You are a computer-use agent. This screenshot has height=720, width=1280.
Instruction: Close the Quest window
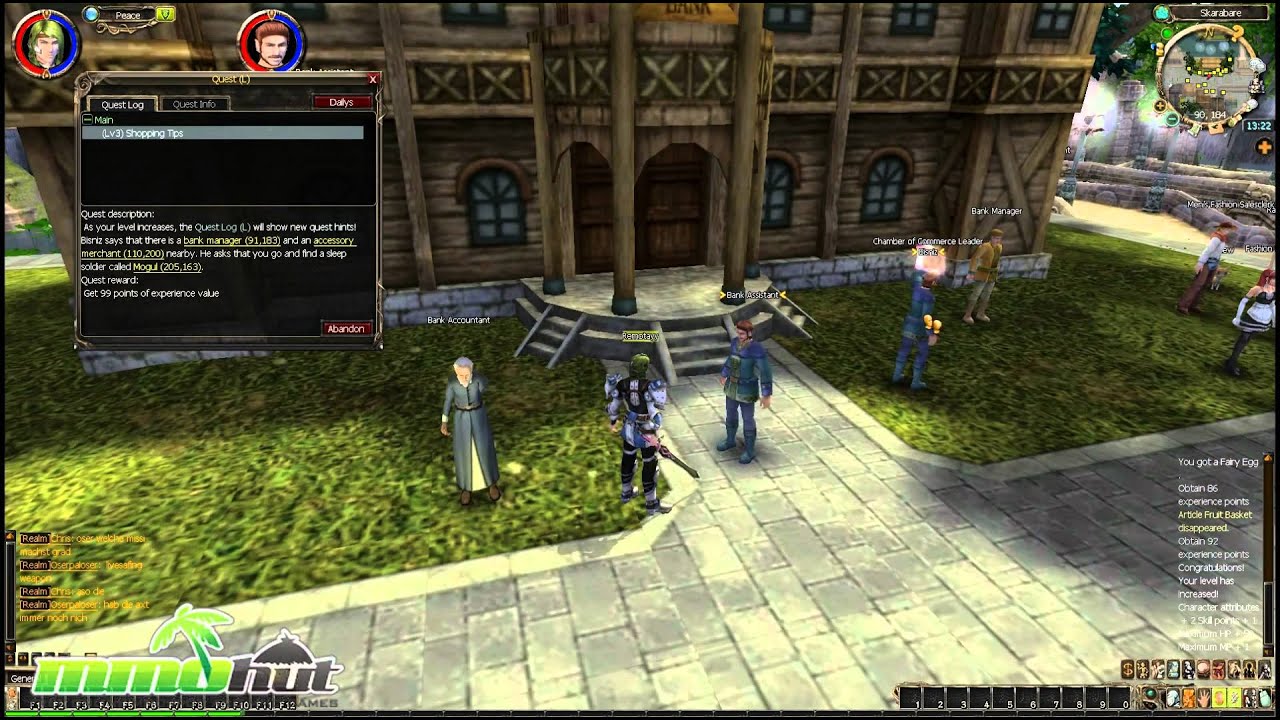373,79
